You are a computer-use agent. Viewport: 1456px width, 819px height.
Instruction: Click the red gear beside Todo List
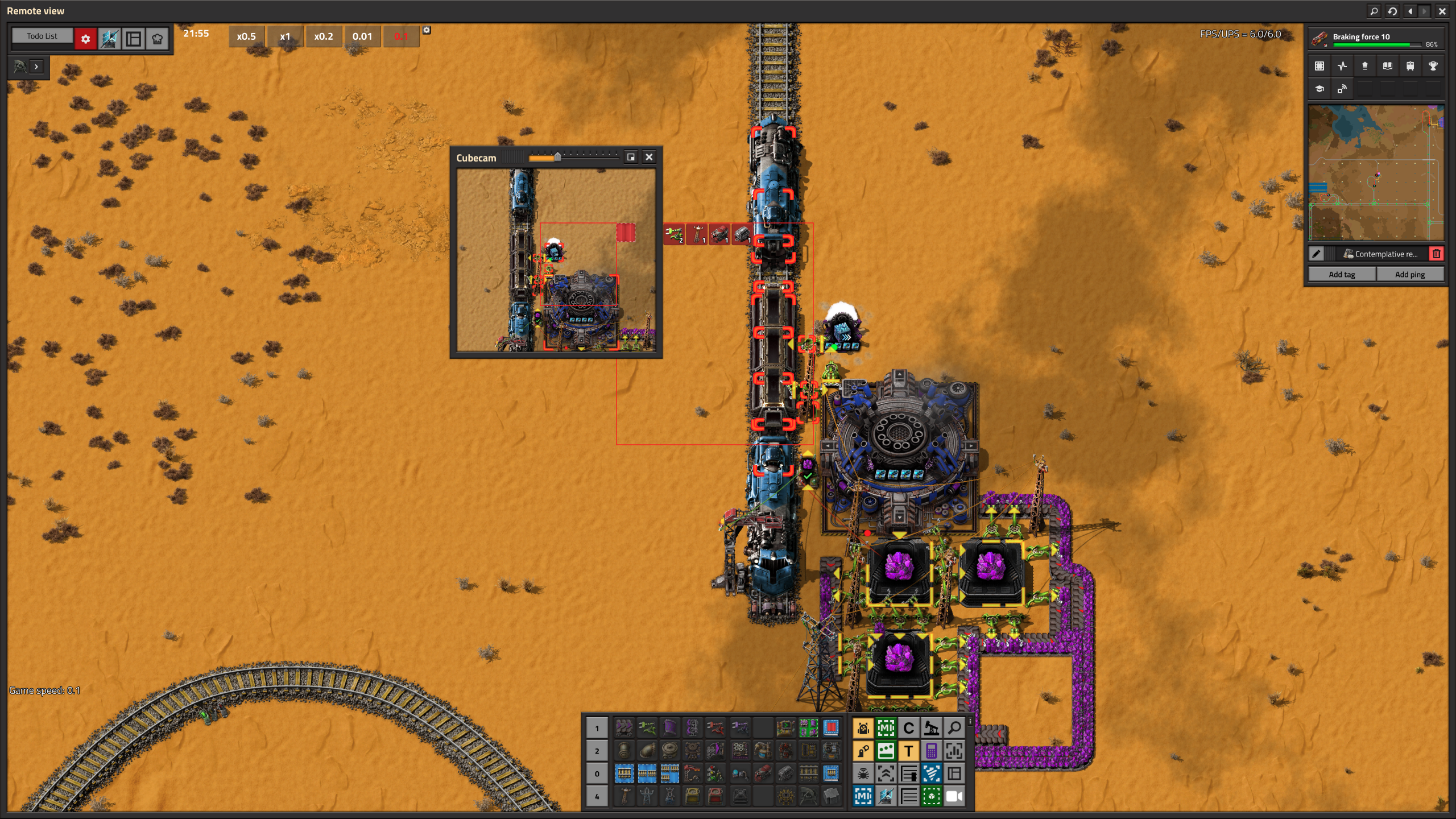[86, 39]
